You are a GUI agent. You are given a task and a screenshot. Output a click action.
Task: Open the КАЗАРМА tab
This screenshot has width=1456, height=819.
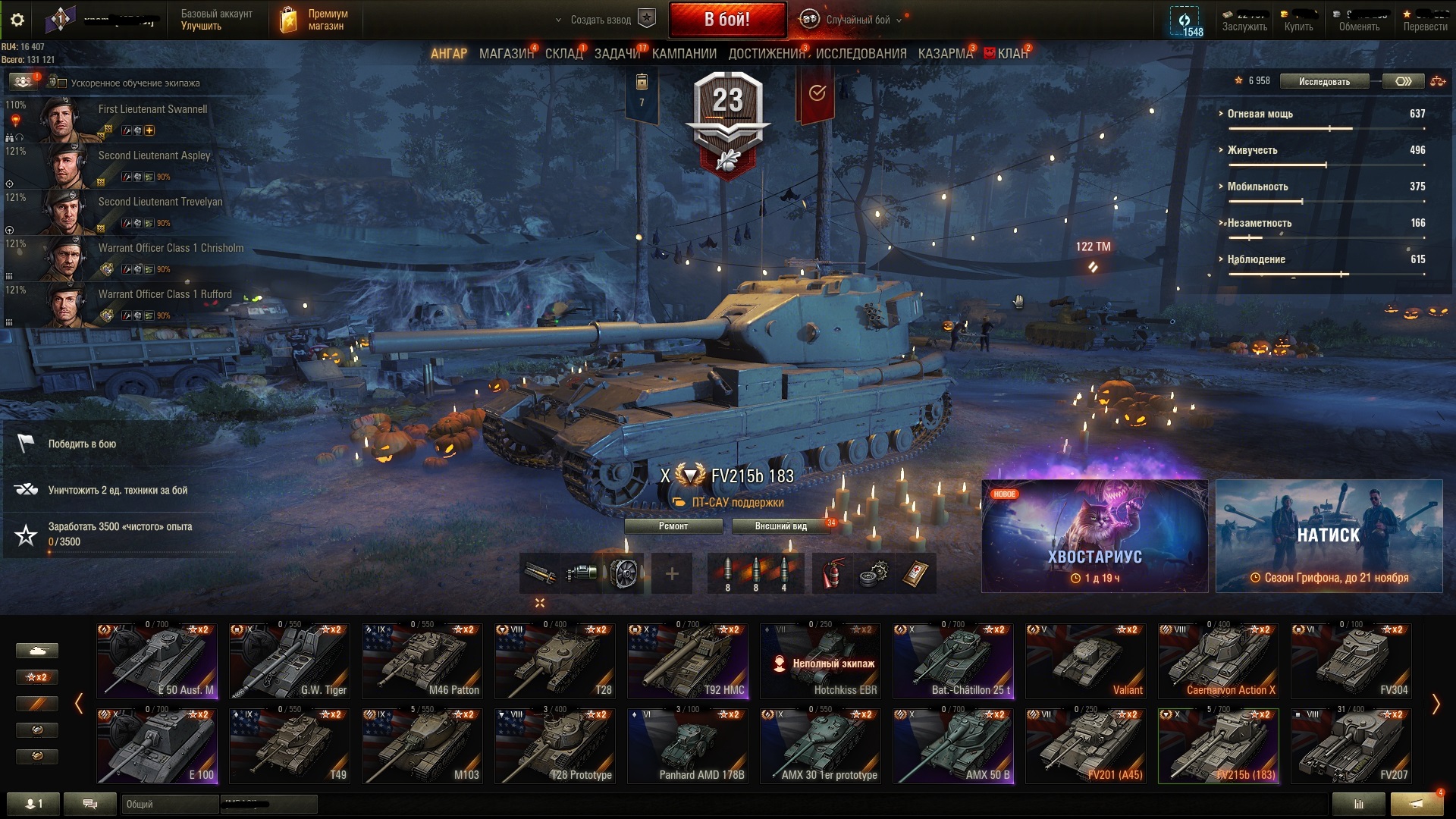944,54
